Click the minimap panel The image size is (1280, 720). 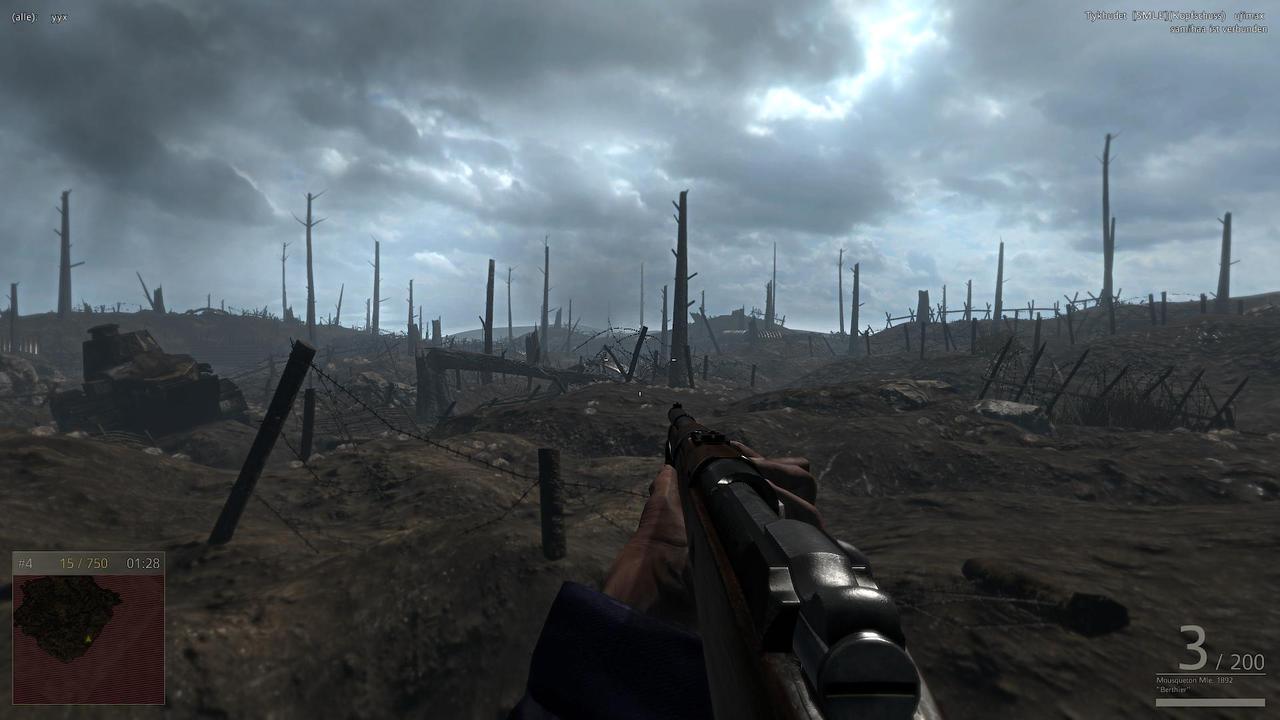(x=90, y=630)
